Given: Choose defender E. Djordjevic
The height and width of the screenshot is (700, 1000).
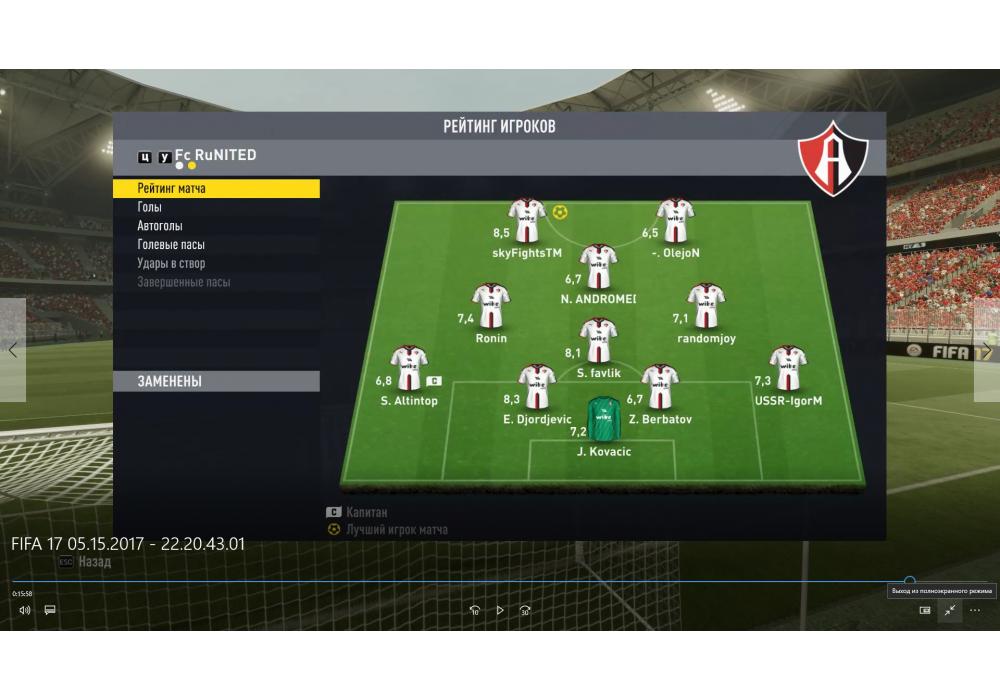Looking at the screenshot, I should pyautogui.click(x=537, y=387).
